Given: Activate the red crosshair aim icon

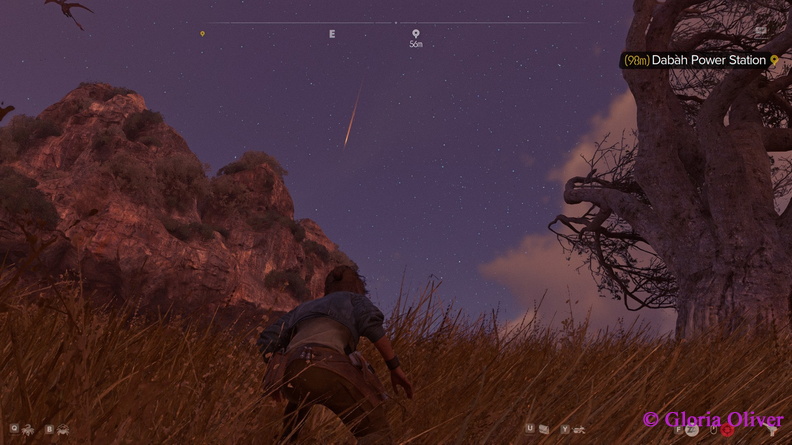Looking at the screenshot, I should pos(726,430).
